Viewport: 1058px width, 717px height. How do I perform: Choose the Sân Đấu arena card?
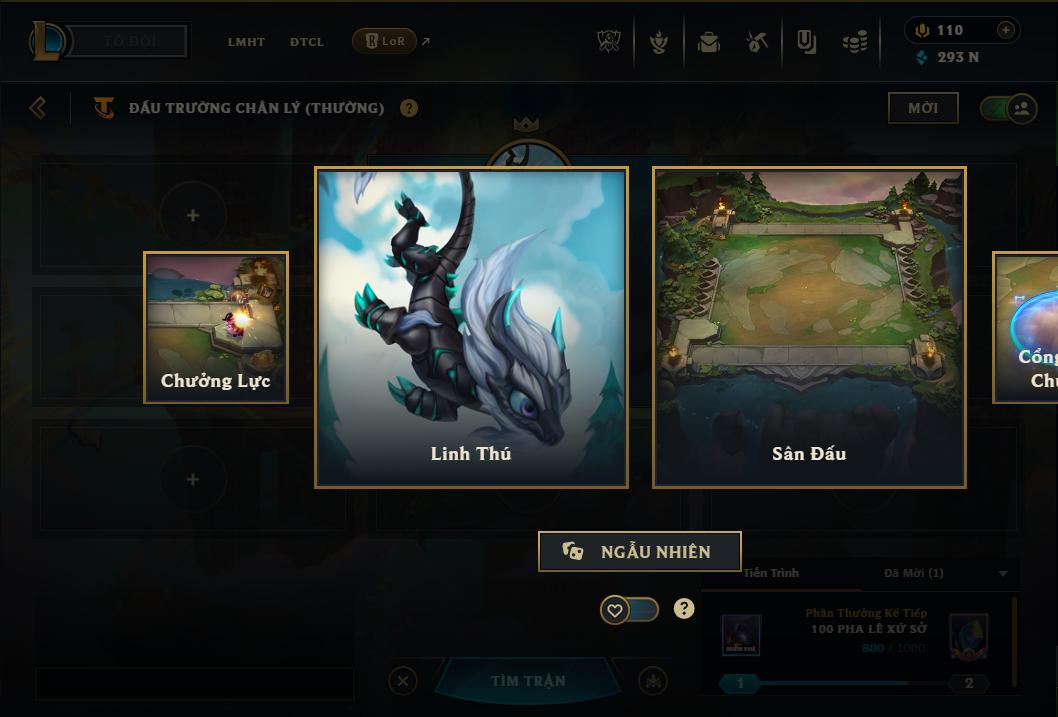[809, 327]
